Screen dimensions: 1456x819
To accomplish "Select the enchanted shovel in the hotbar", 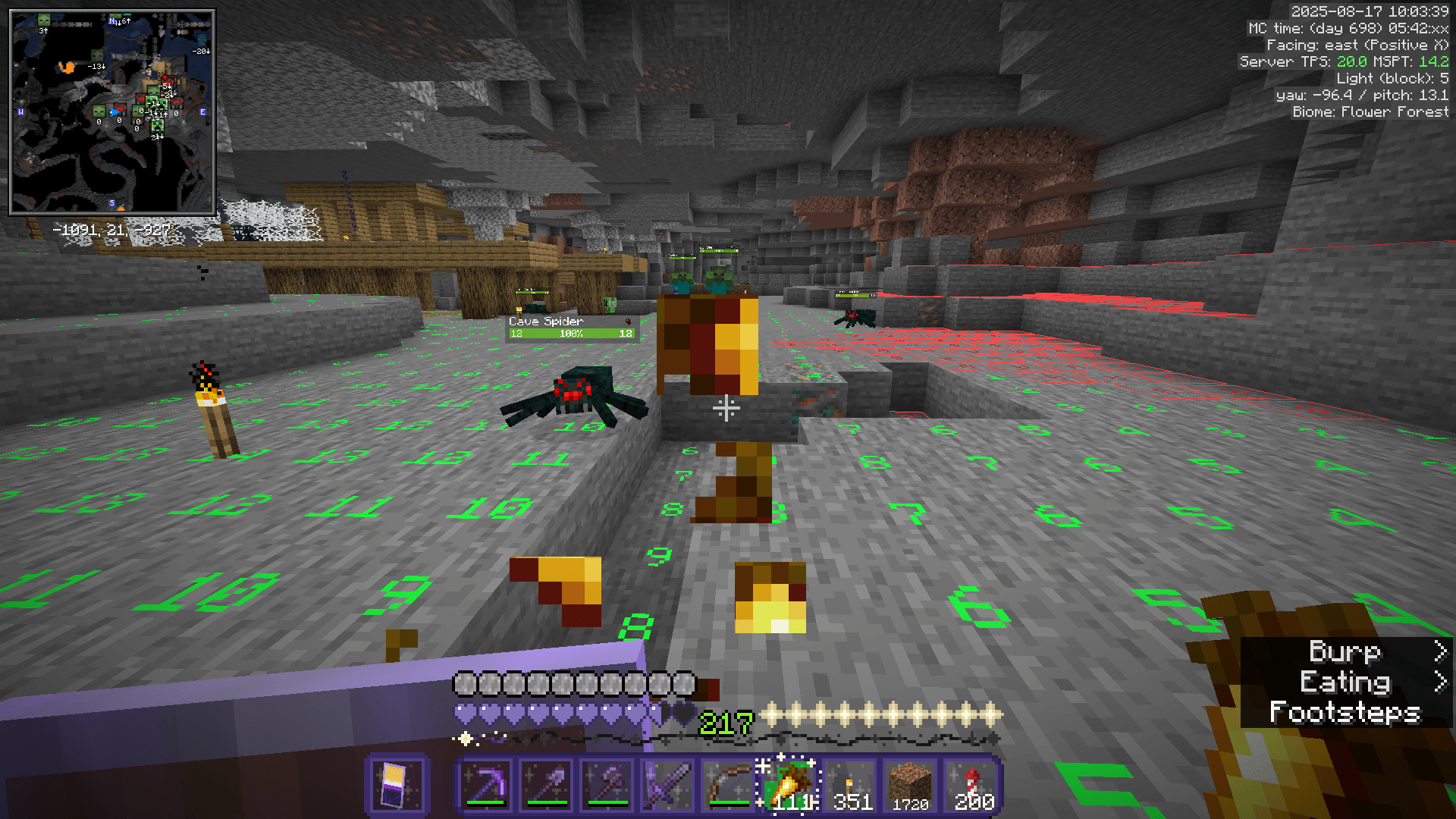I will click(x=548, y=785).
